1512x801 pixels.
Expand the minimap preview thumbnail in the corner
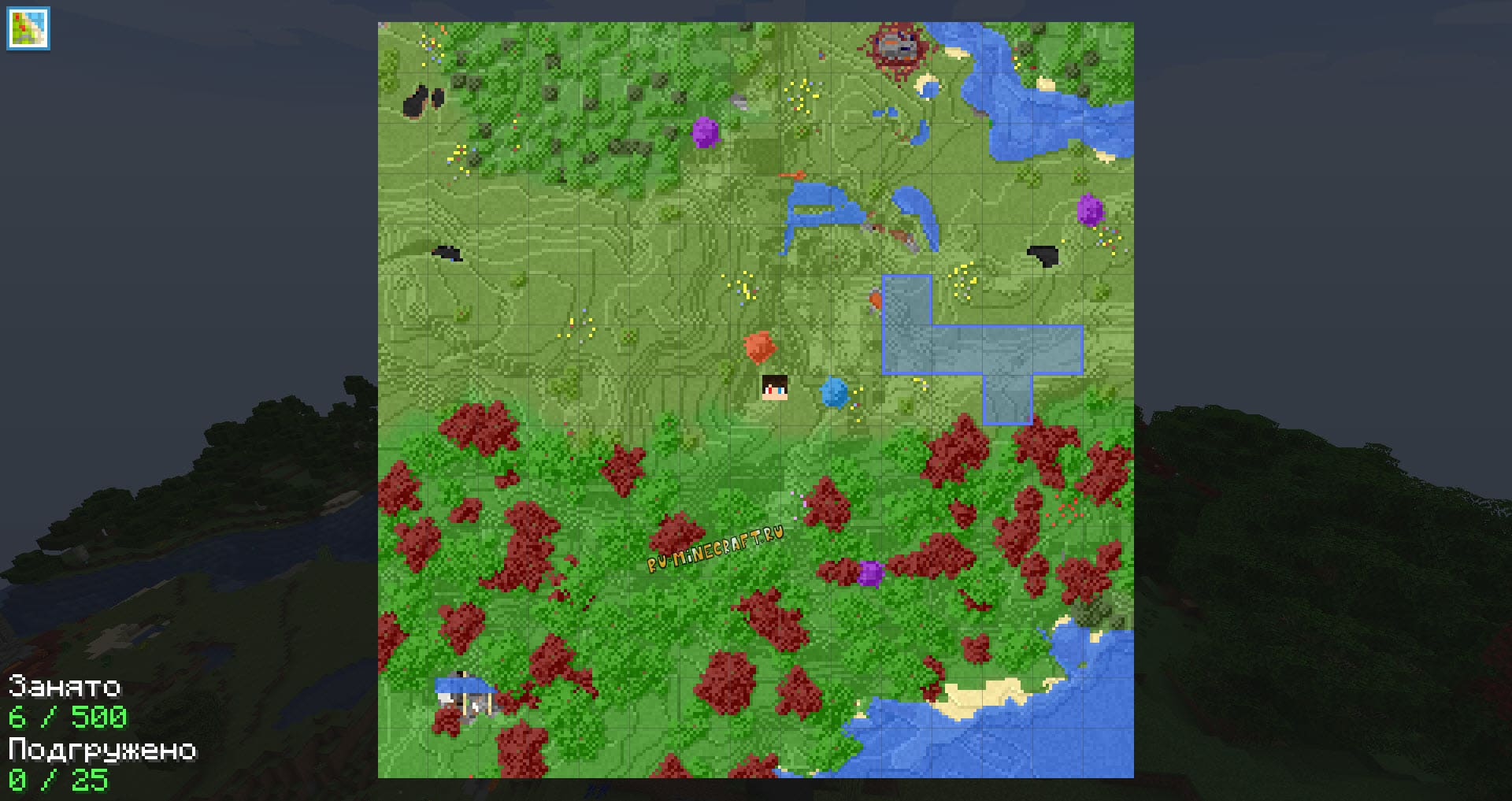tap(28, 28)
